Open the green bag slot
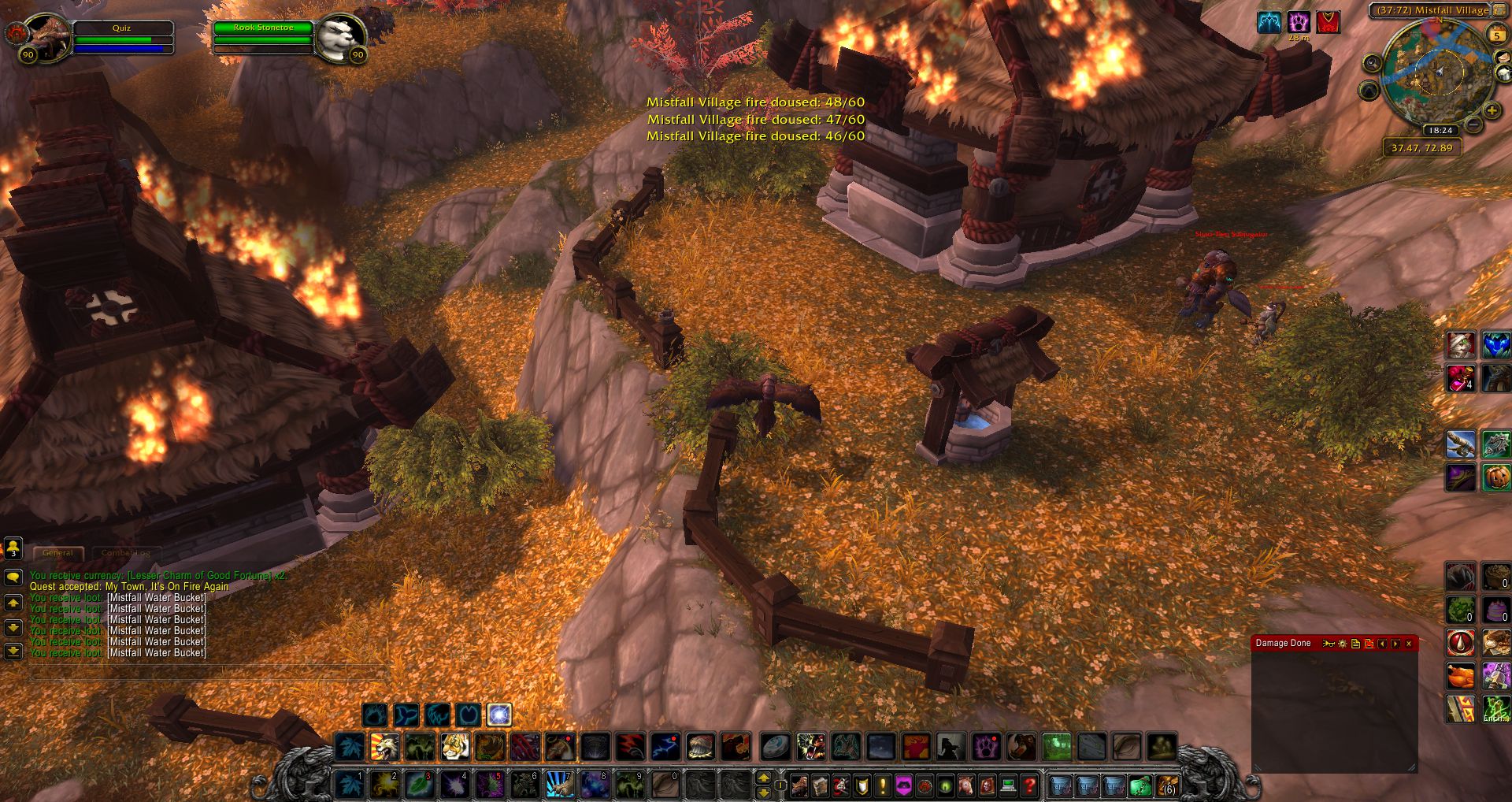The width and height of the screenshot is (1512, 802). [x=1139, y=785]
